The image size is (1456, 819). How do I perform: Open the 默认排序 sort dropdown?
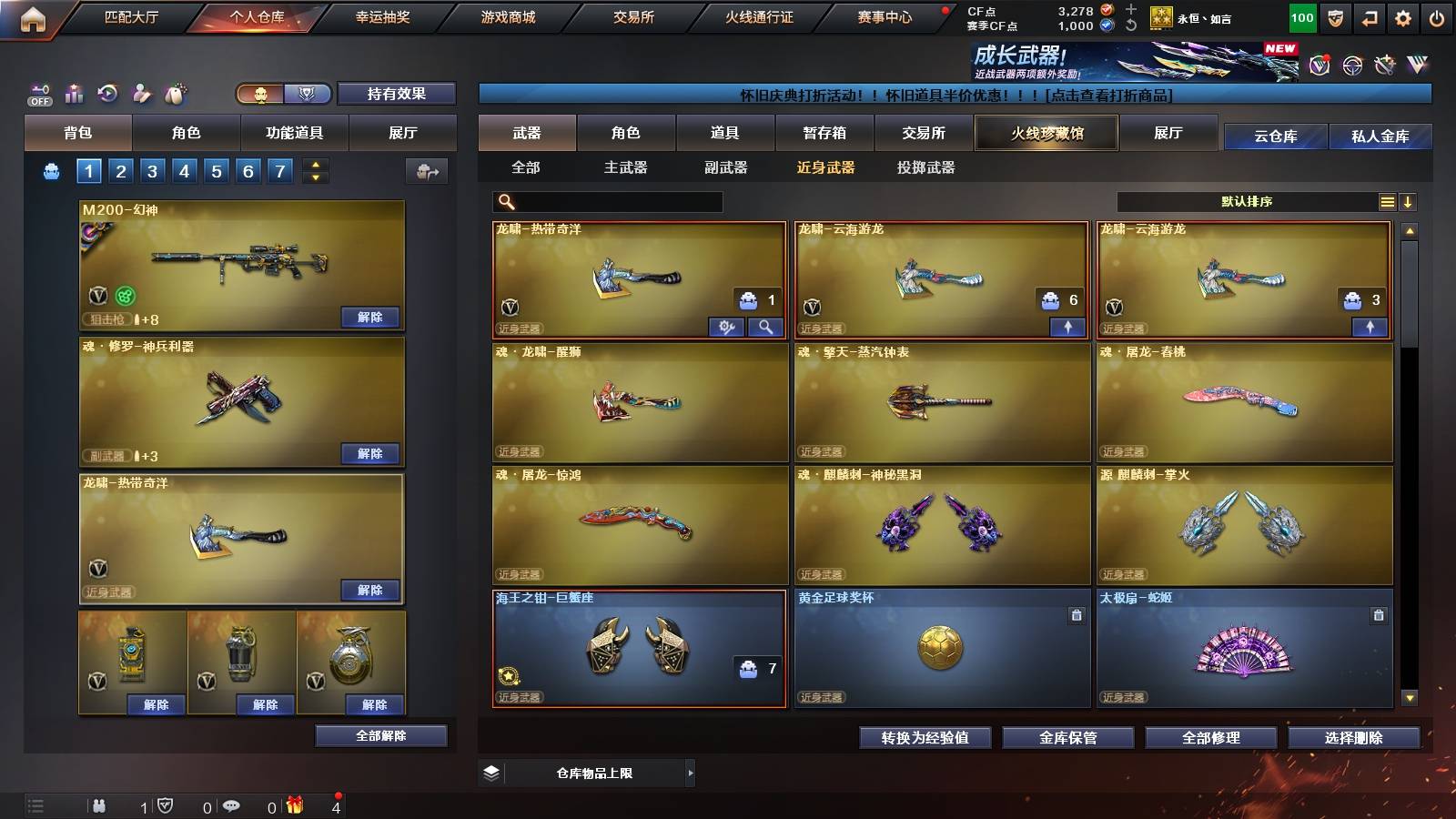click(x=1247, y=201)
